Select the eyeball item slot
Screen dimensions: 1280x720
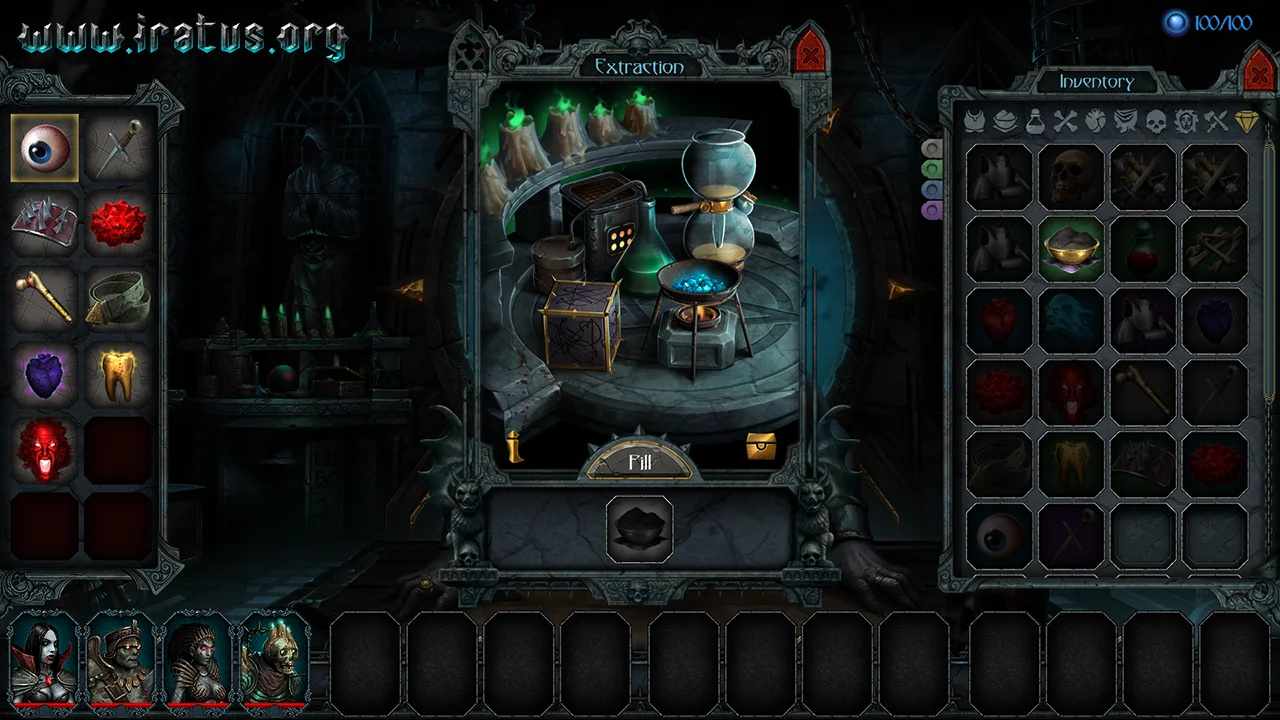45,147
